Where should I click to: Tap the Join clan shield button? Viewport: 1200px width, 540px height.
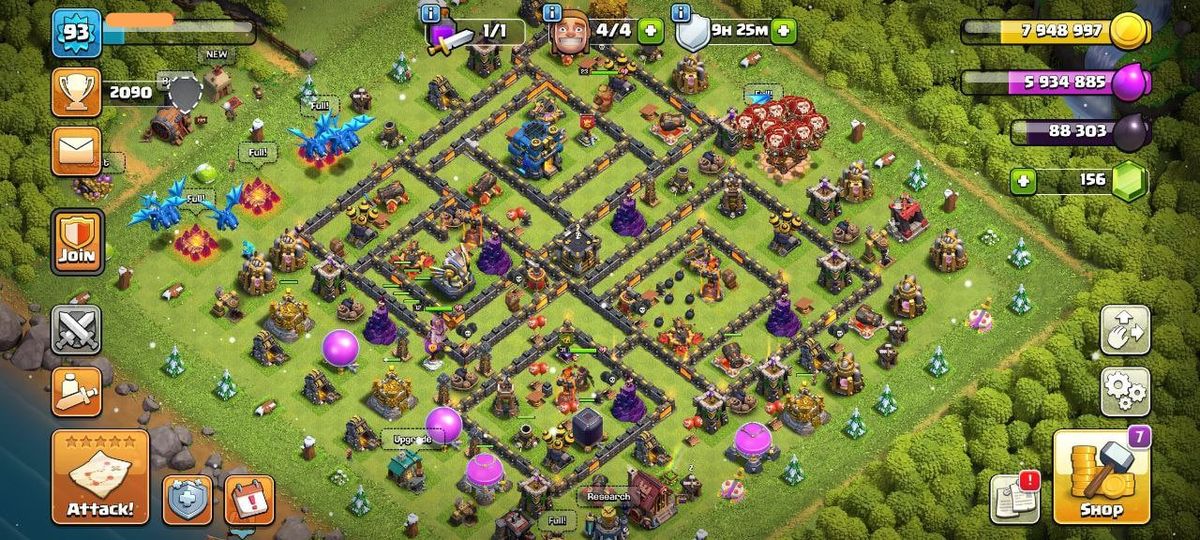point(77,241)
